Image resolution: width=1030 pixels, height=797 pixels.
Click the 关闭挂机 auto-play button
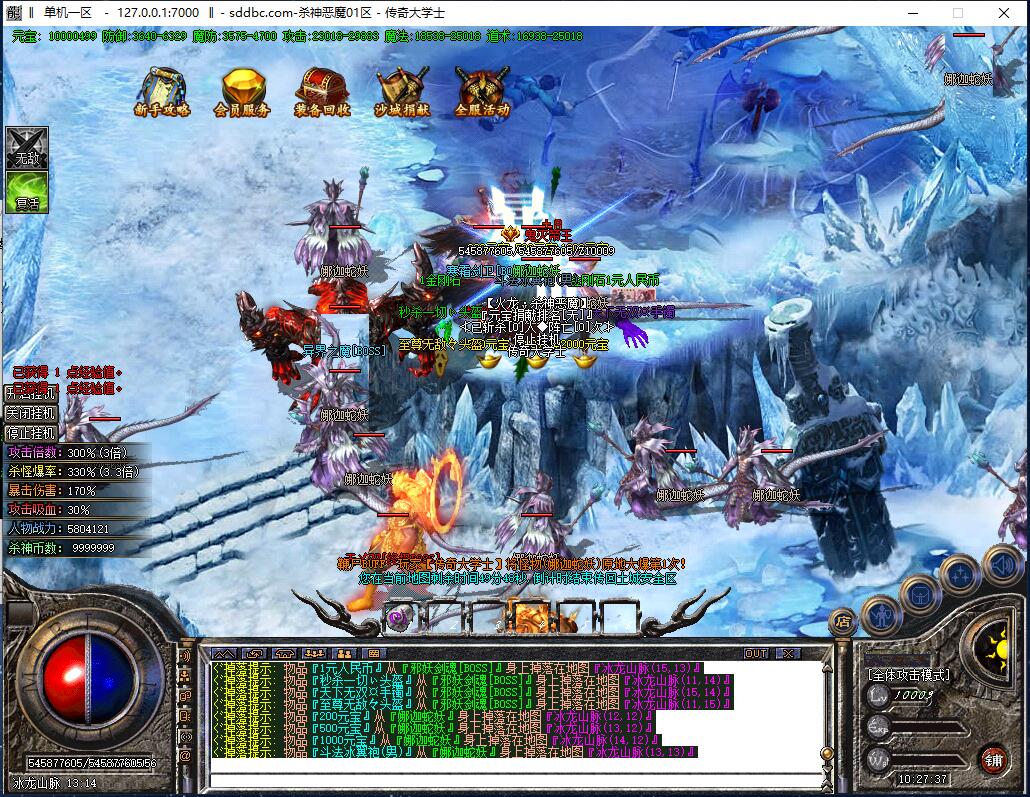point(31,412)
